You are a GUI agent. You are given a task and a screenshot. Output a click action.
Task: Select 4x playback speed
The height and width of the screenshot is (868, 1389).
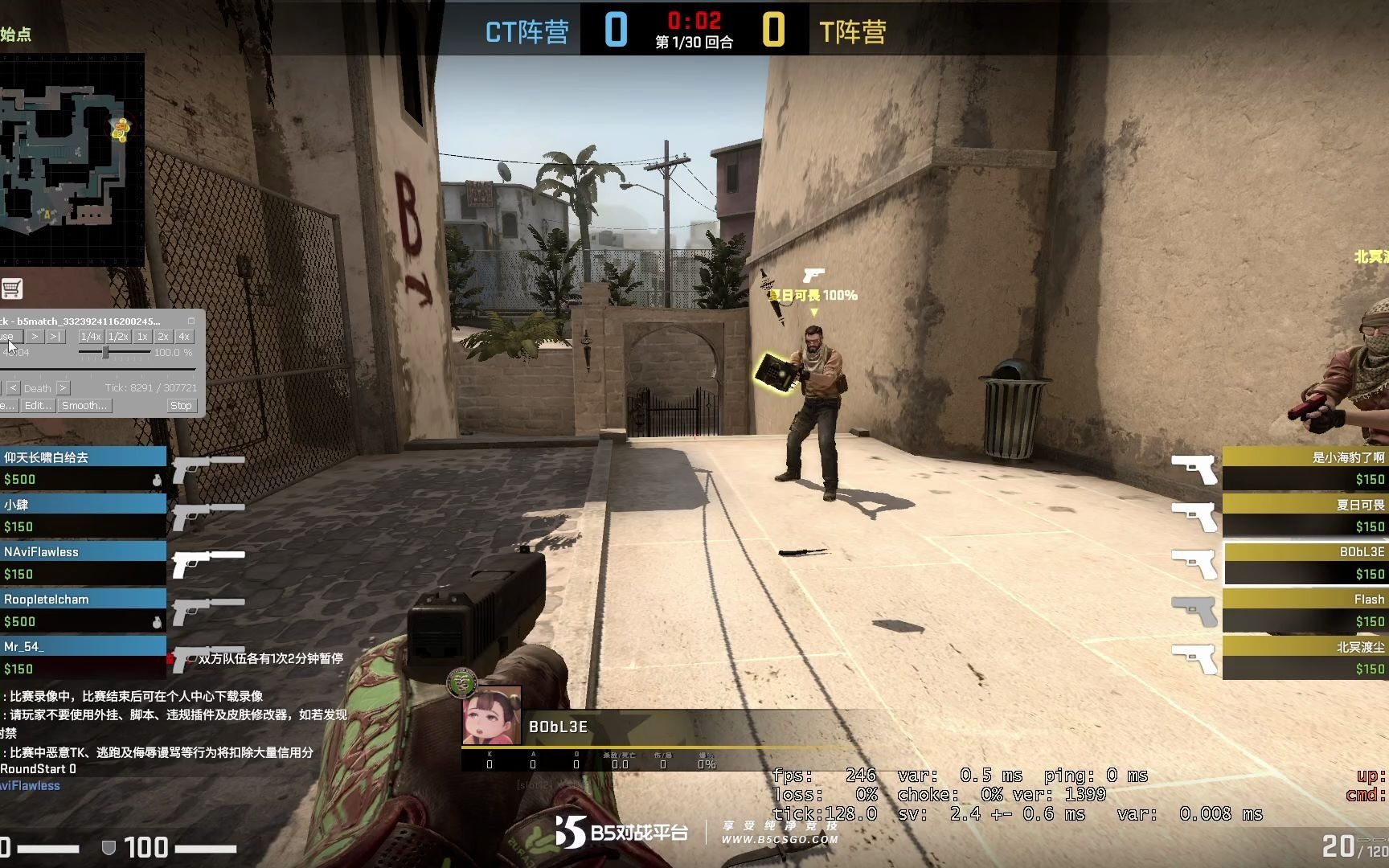(184, 337)
